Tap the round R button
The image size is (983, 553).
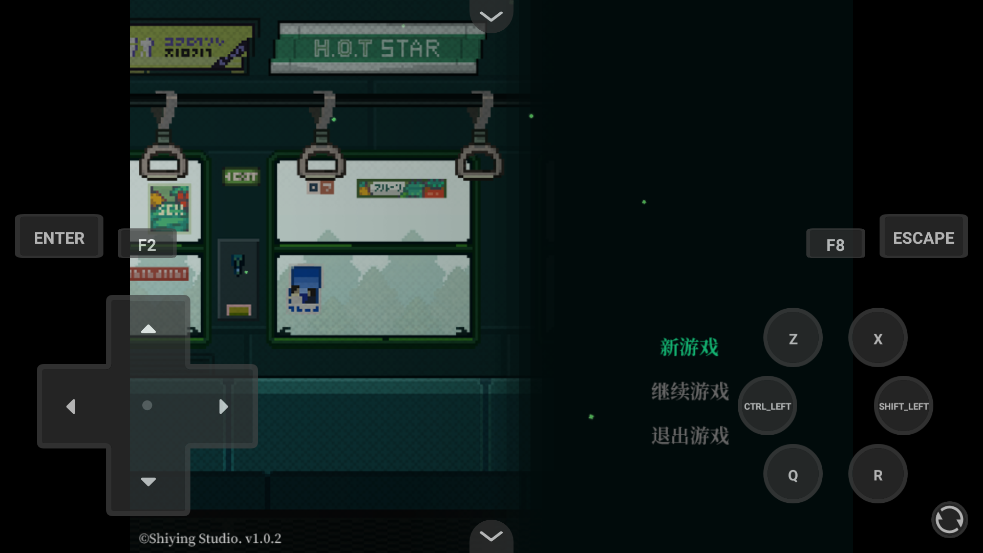878,474
